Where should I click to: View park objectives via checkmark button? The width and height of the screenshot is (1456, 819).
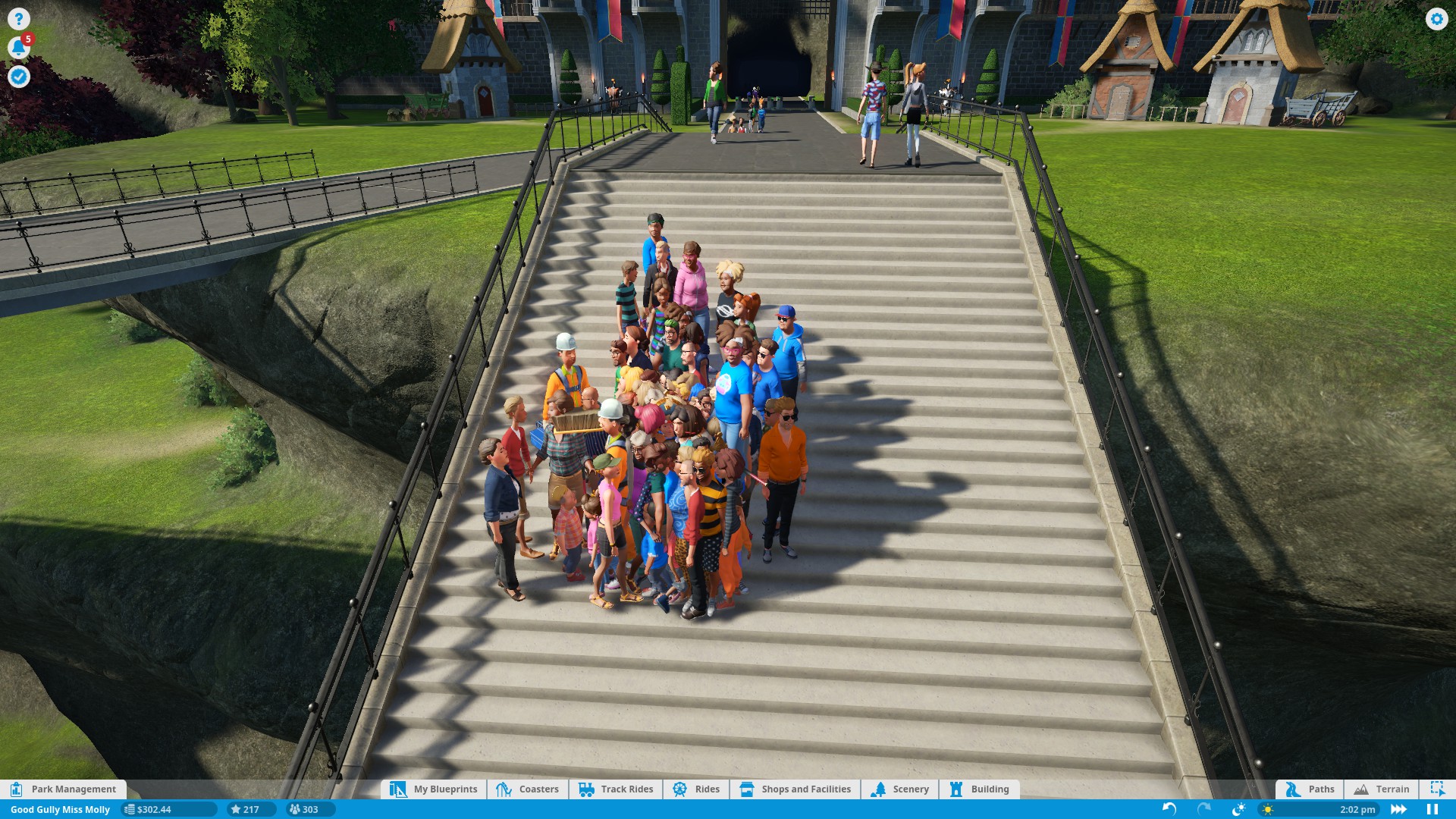[19, 77]
